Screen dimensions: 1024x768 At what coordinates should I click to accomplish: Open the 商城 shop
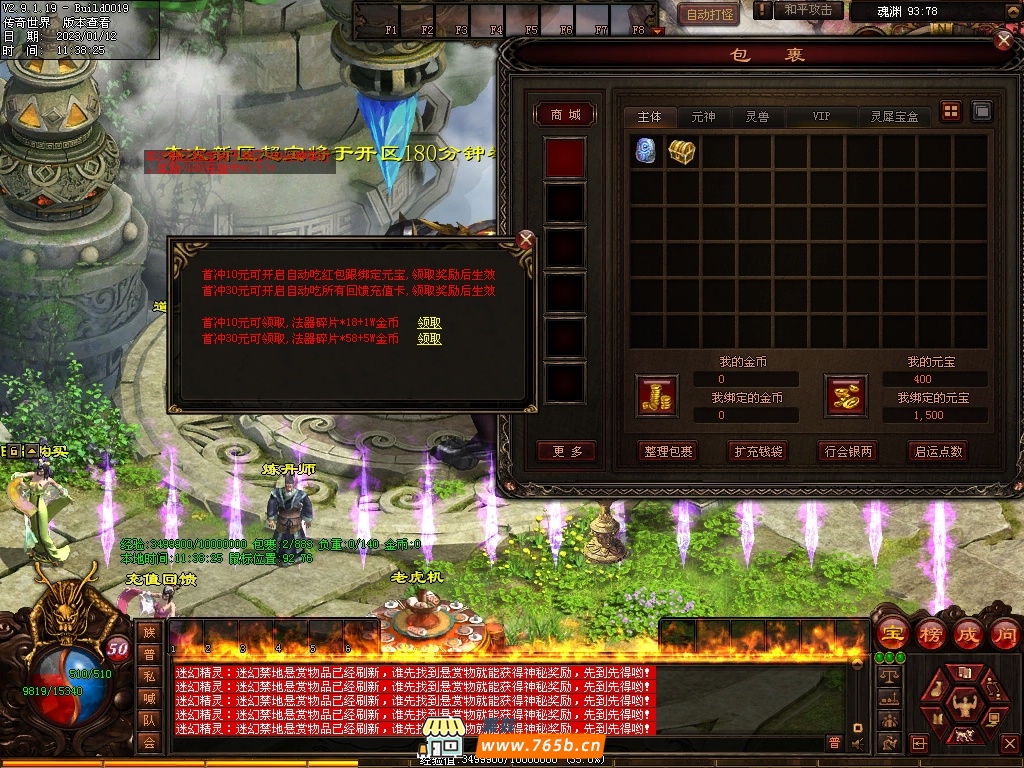coord(565,115)
